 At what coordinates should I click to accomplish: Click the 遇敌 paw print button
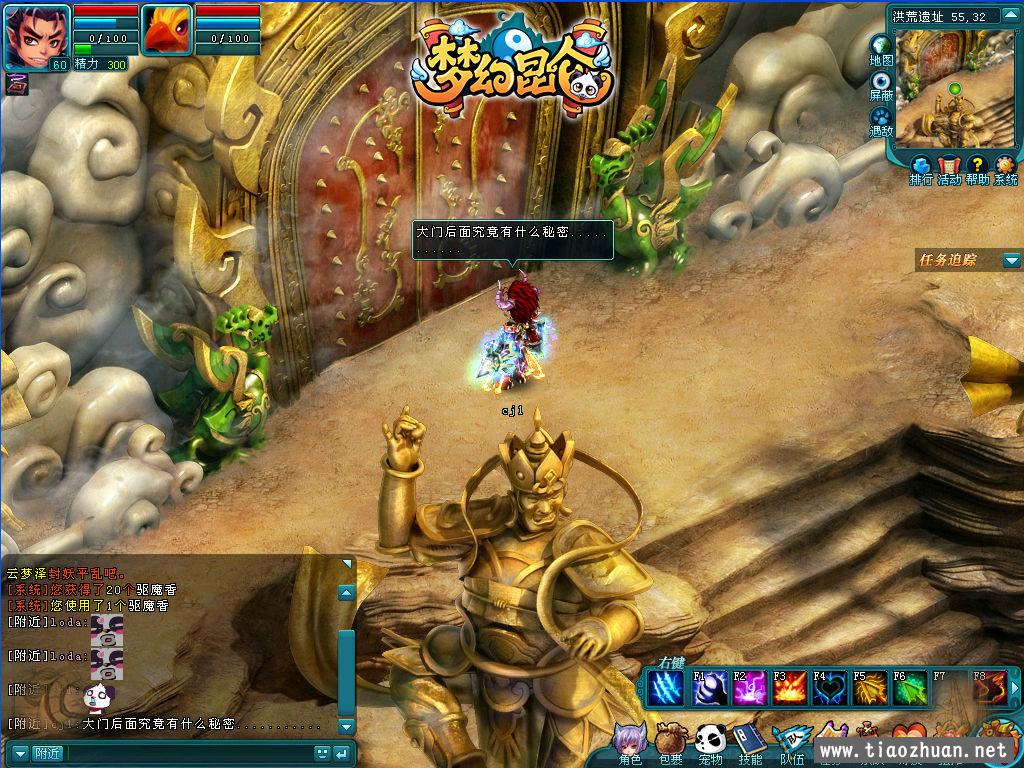[881, 119]
